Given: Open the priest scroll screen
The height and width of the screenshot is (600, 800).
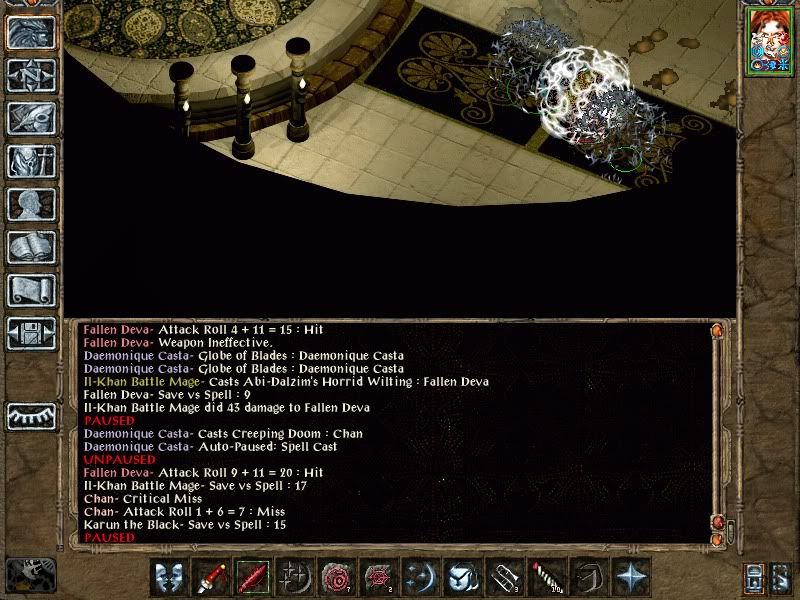Looking at the screenshot, I should [x=31, y=290].
